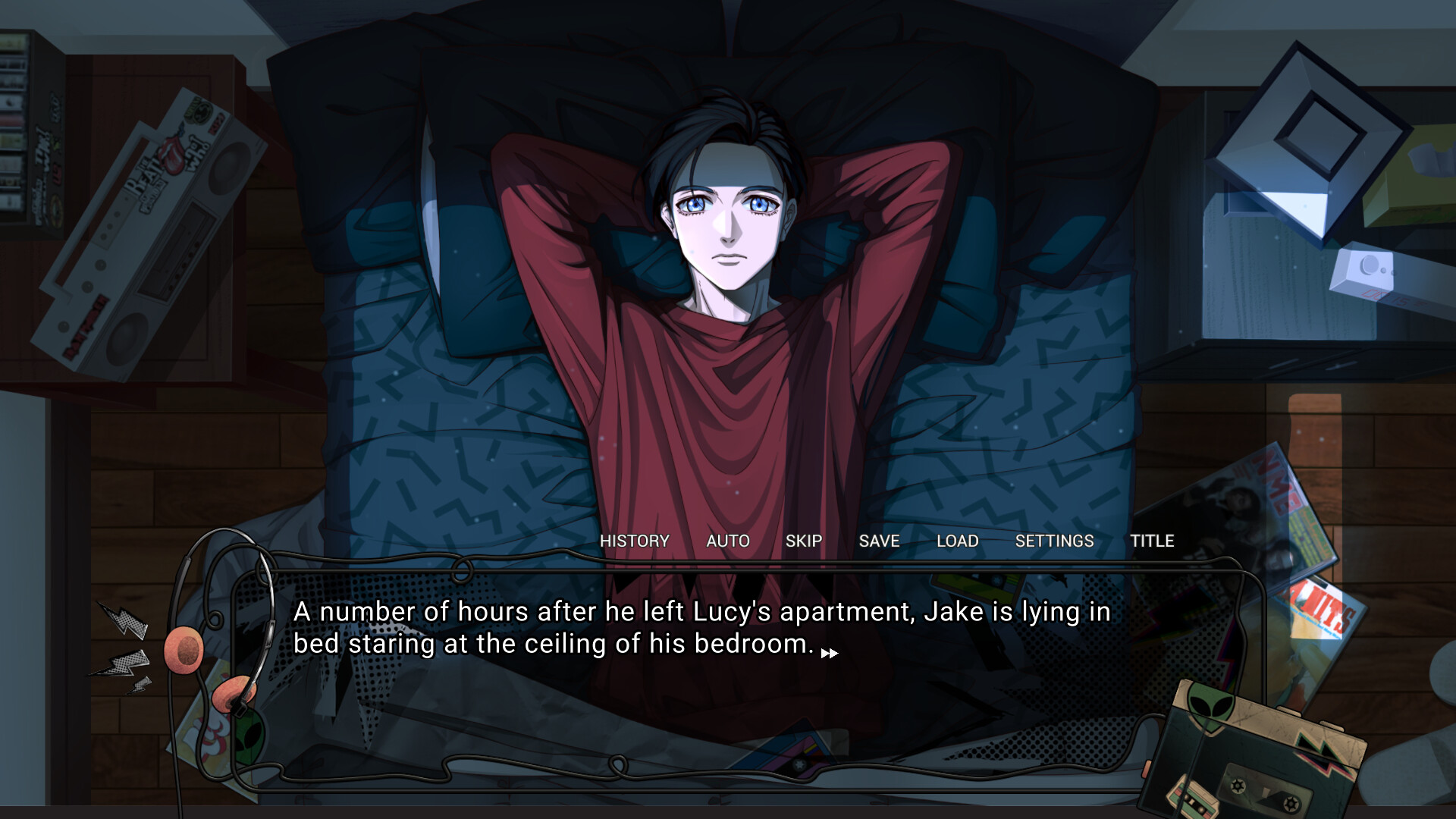Activate Skip mode to fast-forward dialogue
The width and height of the screenshot is (1456, 819).
pyautogui.click(x=804, y=541)
